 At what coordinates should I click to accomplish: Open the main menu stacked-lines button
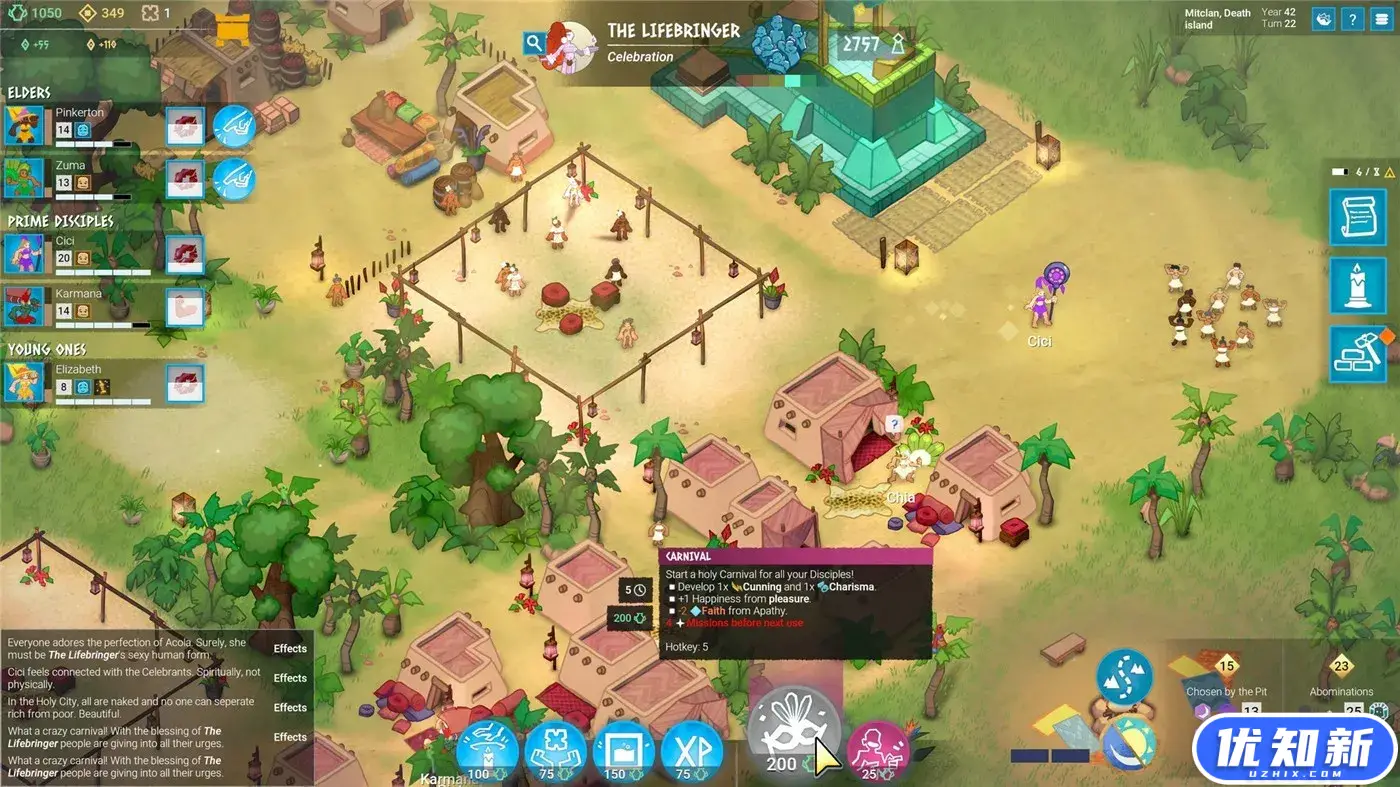click(1381, 19)
